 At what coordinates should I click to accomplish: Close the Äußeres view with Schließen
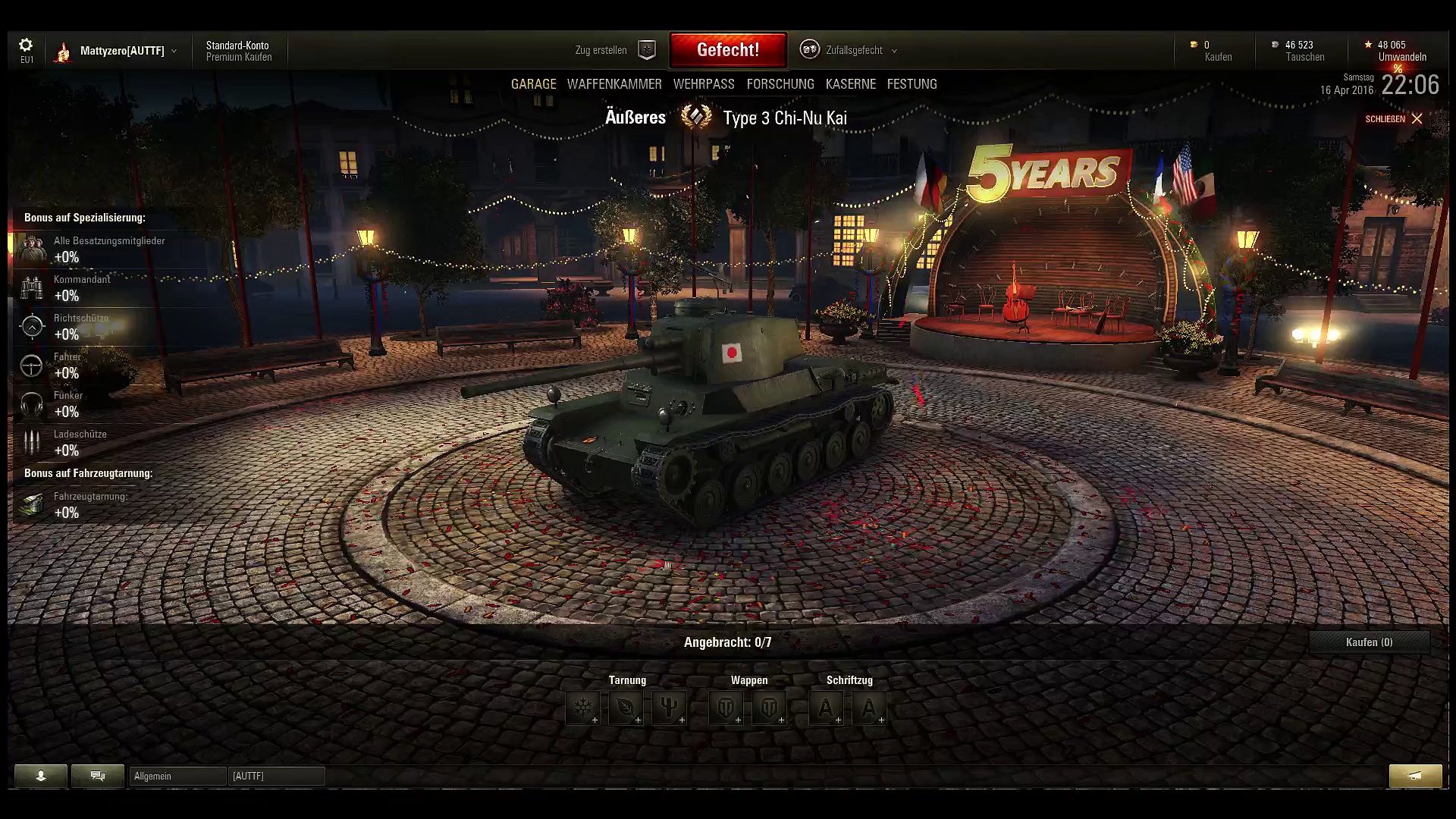1394,119
